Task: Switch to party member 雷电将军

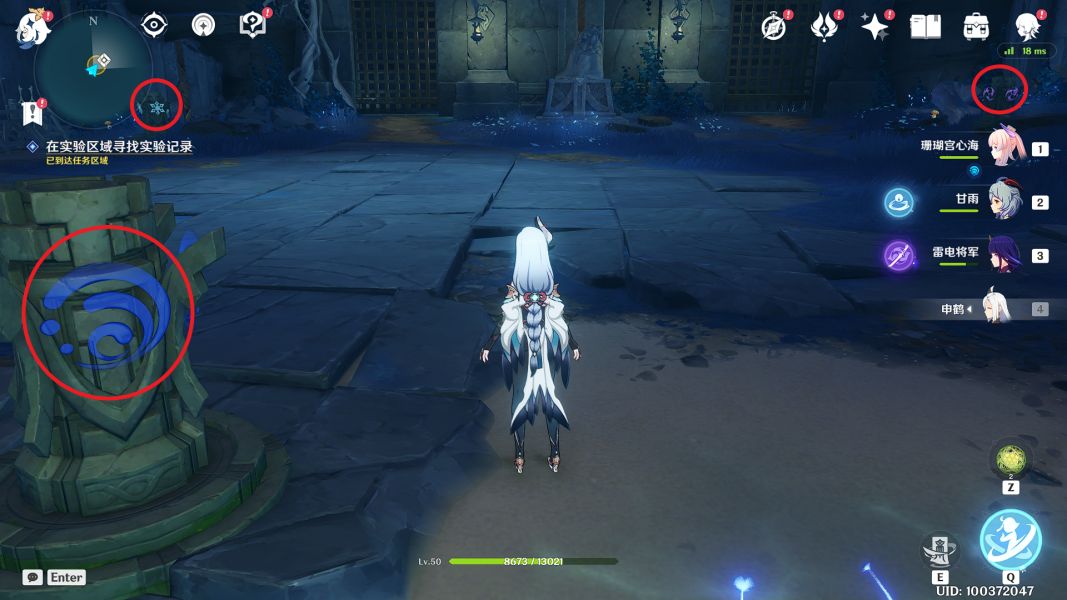Action: 1003,255
